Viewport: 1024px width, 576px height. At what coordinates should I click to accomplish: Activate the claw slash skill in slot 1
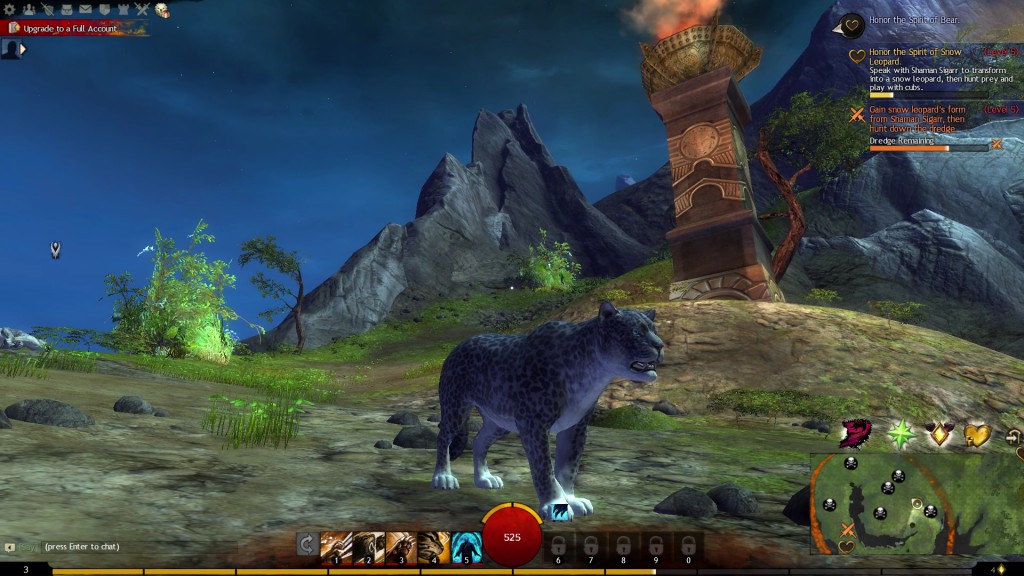pos(336,545)
